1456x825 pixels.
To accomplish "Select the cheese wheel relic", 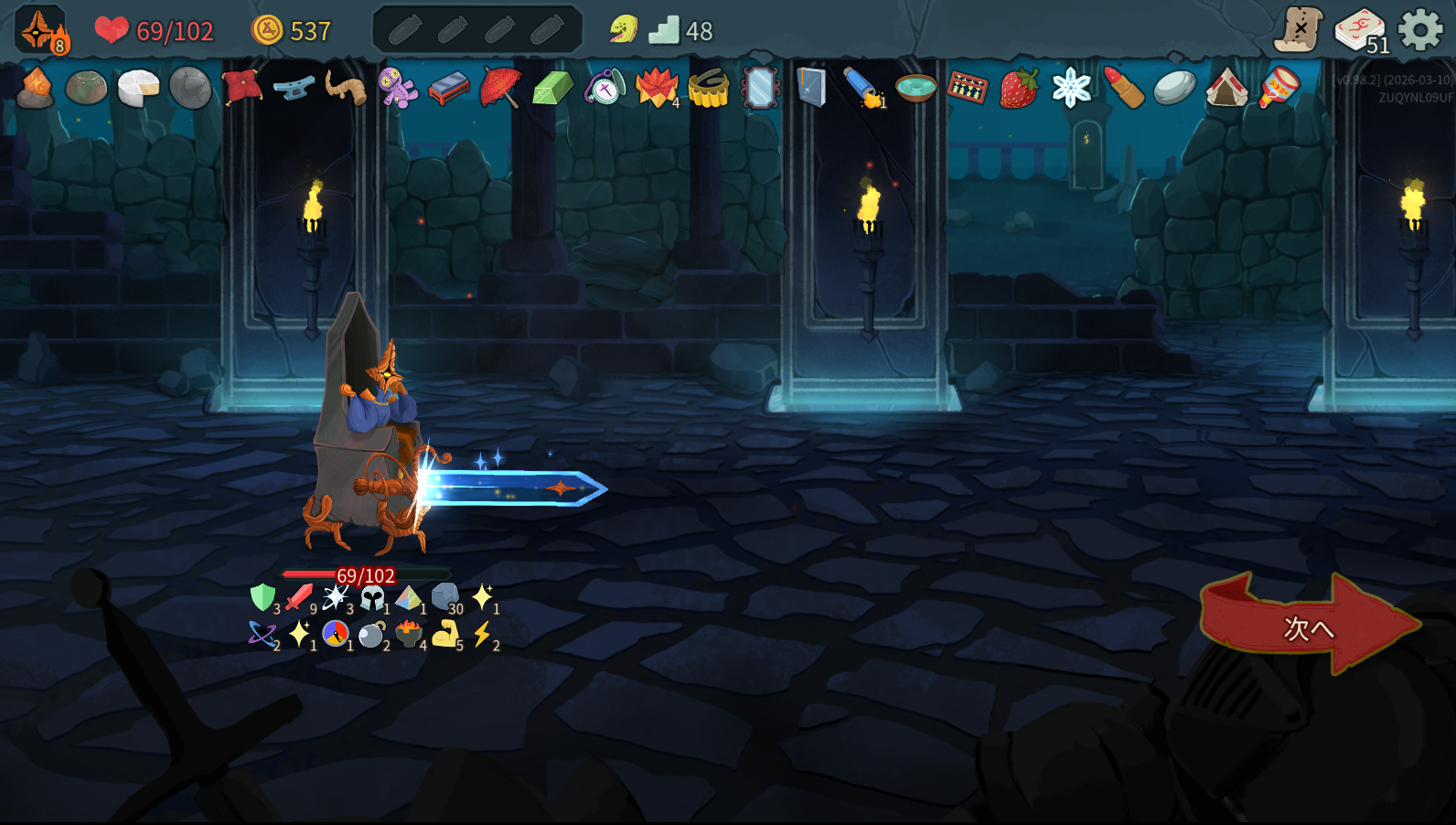I will [138, 89].
